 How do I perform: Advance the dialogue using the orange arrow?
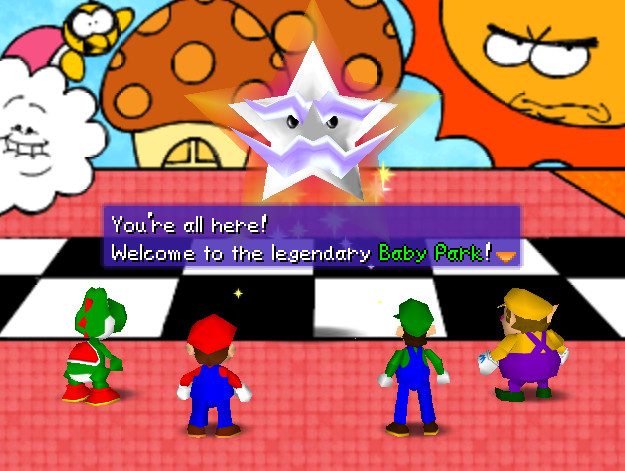click(507, 256)
